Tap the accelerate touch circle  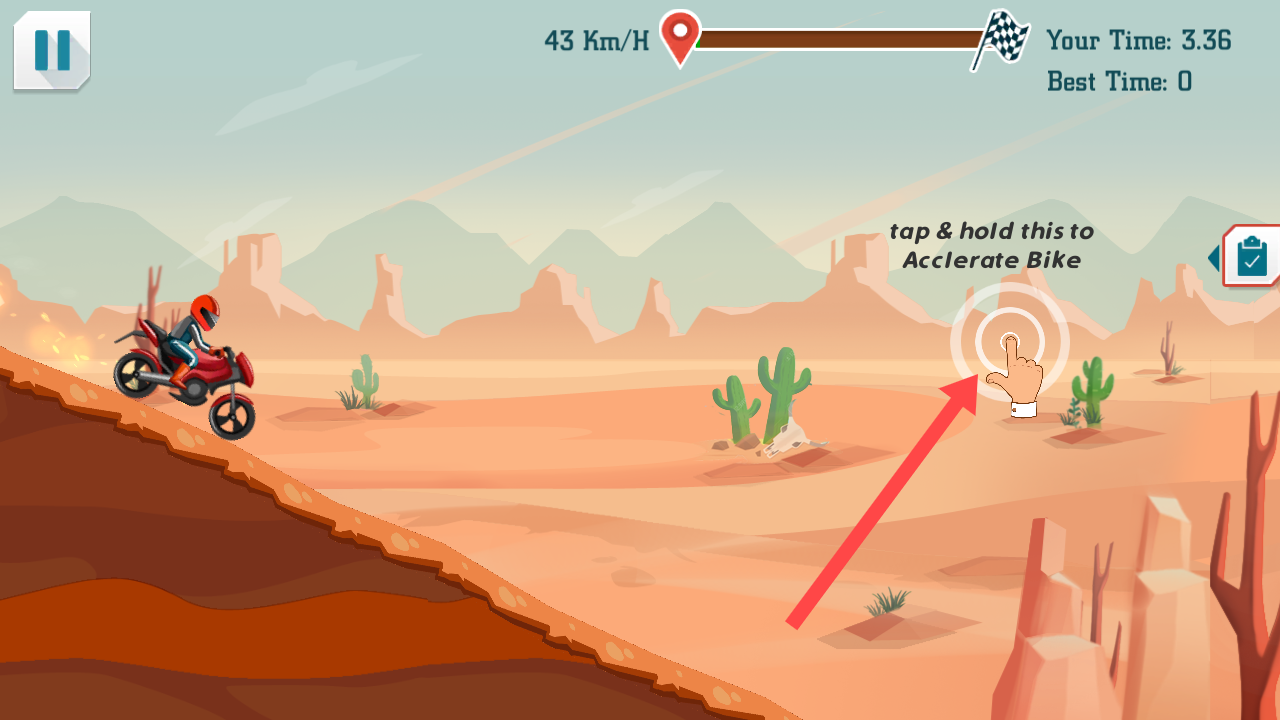(1009, 341)
